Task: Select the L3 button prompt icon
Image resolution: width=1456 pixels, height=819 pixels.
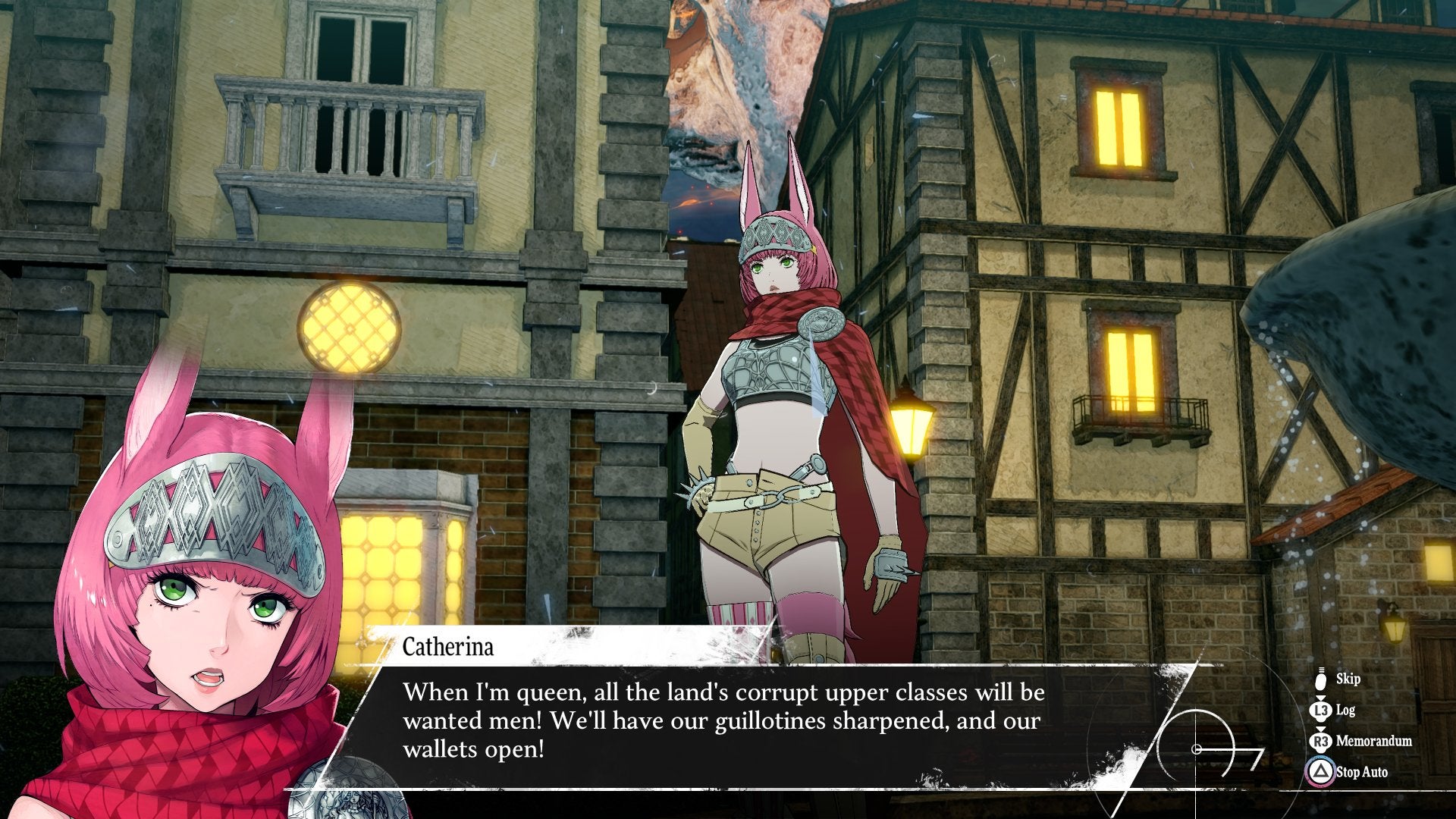Action: [x=1320, y=709]
